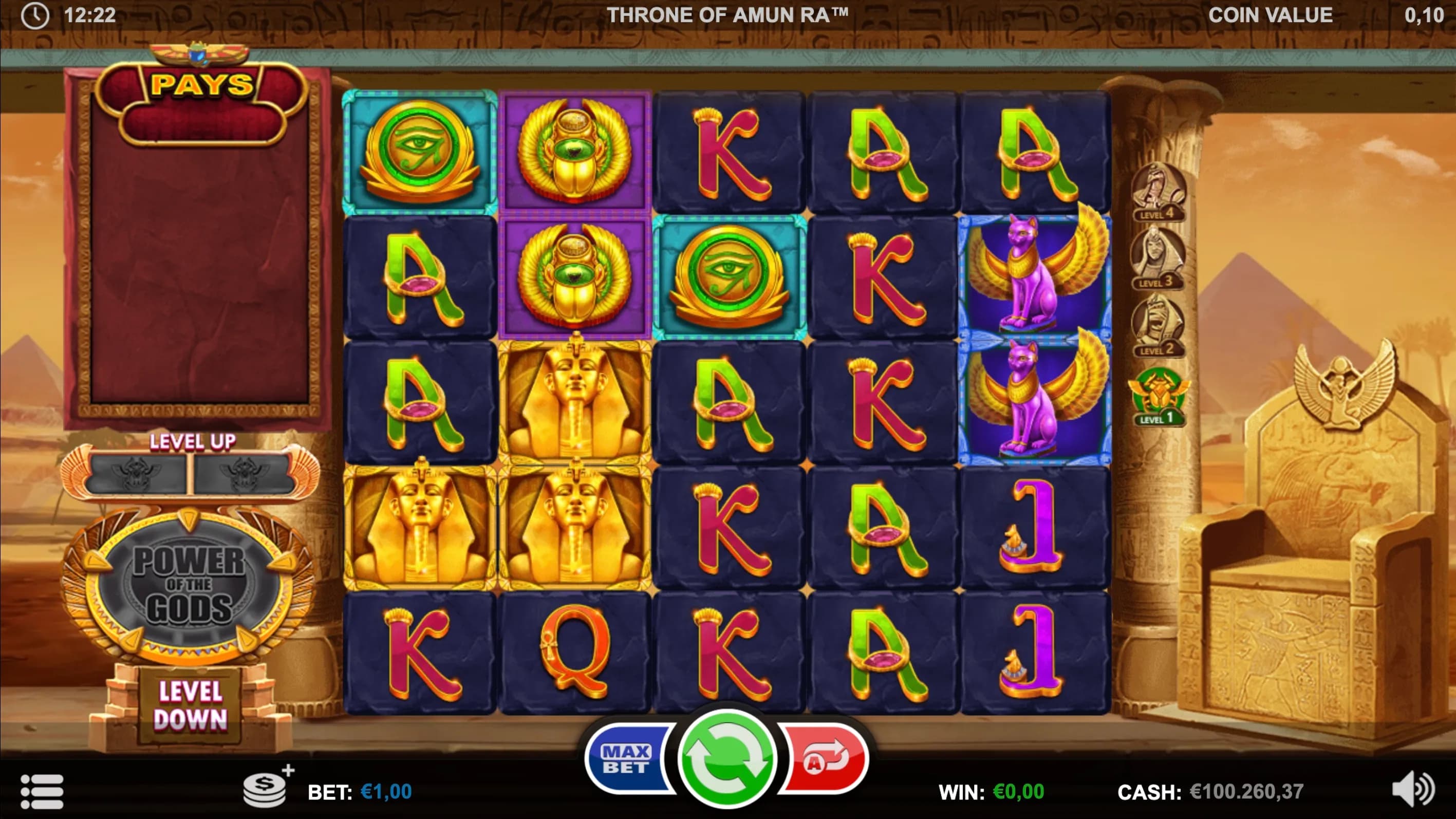The height and width of the screenshot is (819, 1456).
Task: Open the hamburger menu
Action: point(42,791)
